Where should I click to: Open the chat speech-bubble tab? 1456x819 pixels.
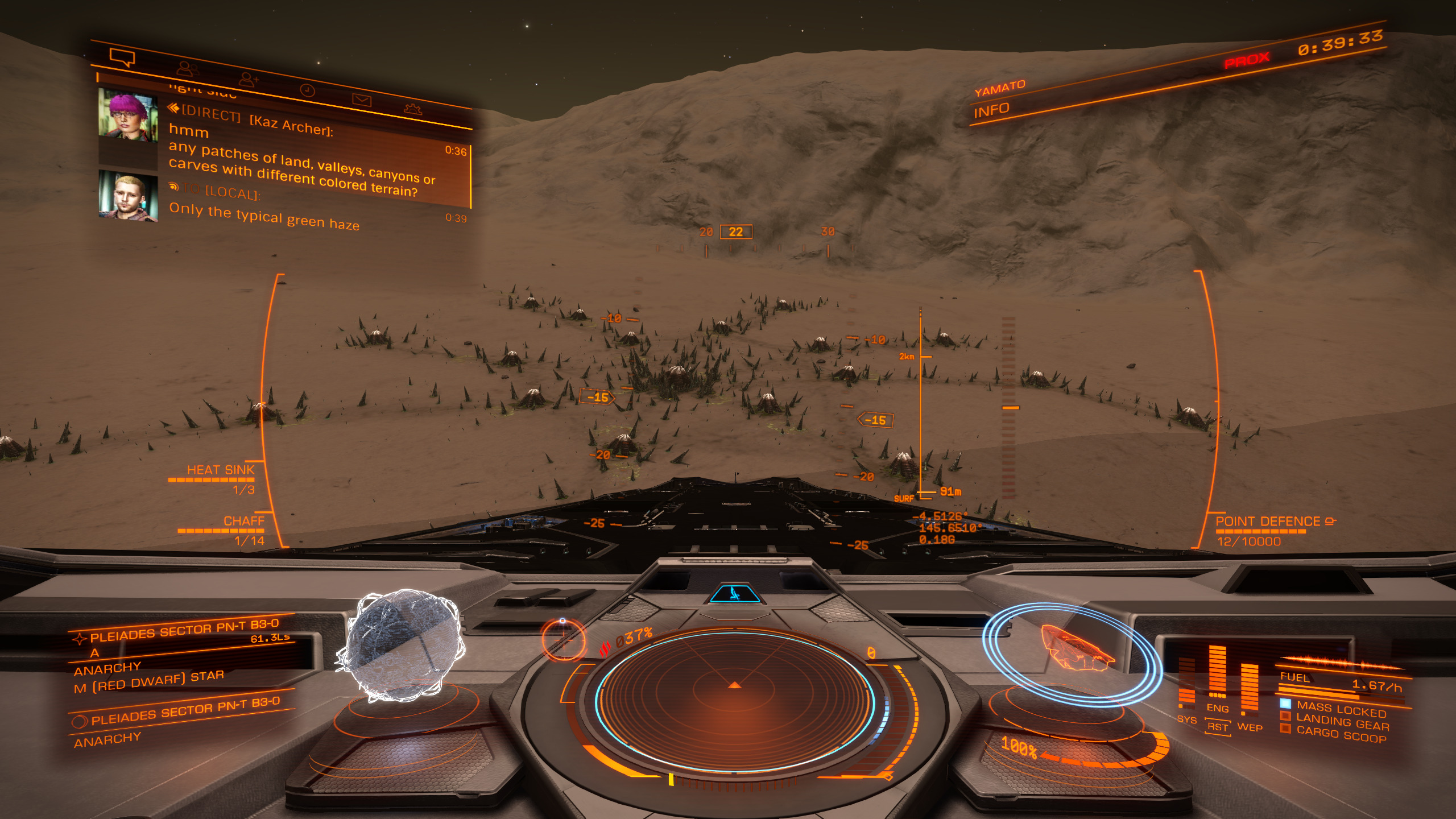(x=122, y=57)
